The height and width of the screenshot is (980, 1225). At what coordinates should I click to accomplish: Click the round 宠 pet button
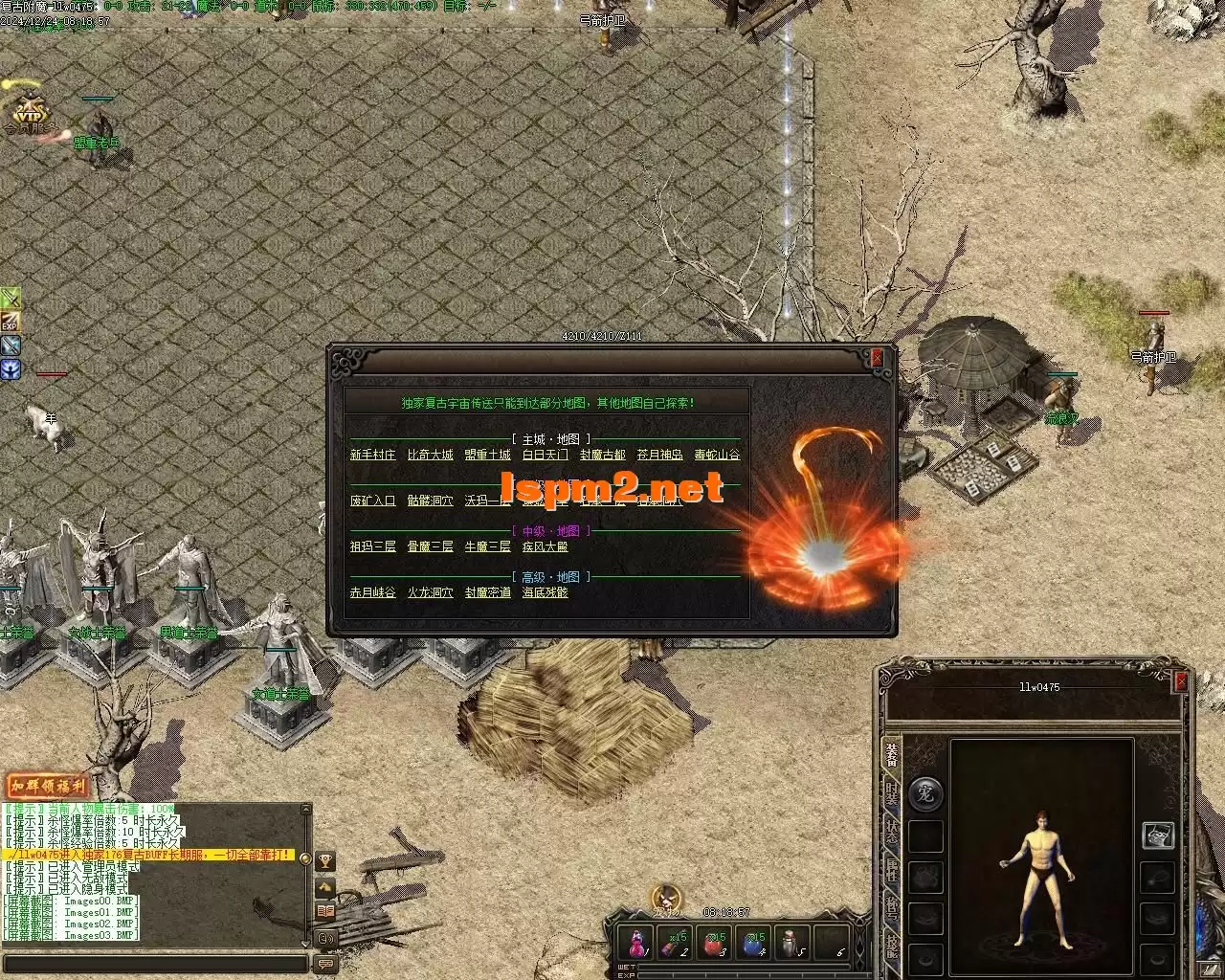pos(924,793)
